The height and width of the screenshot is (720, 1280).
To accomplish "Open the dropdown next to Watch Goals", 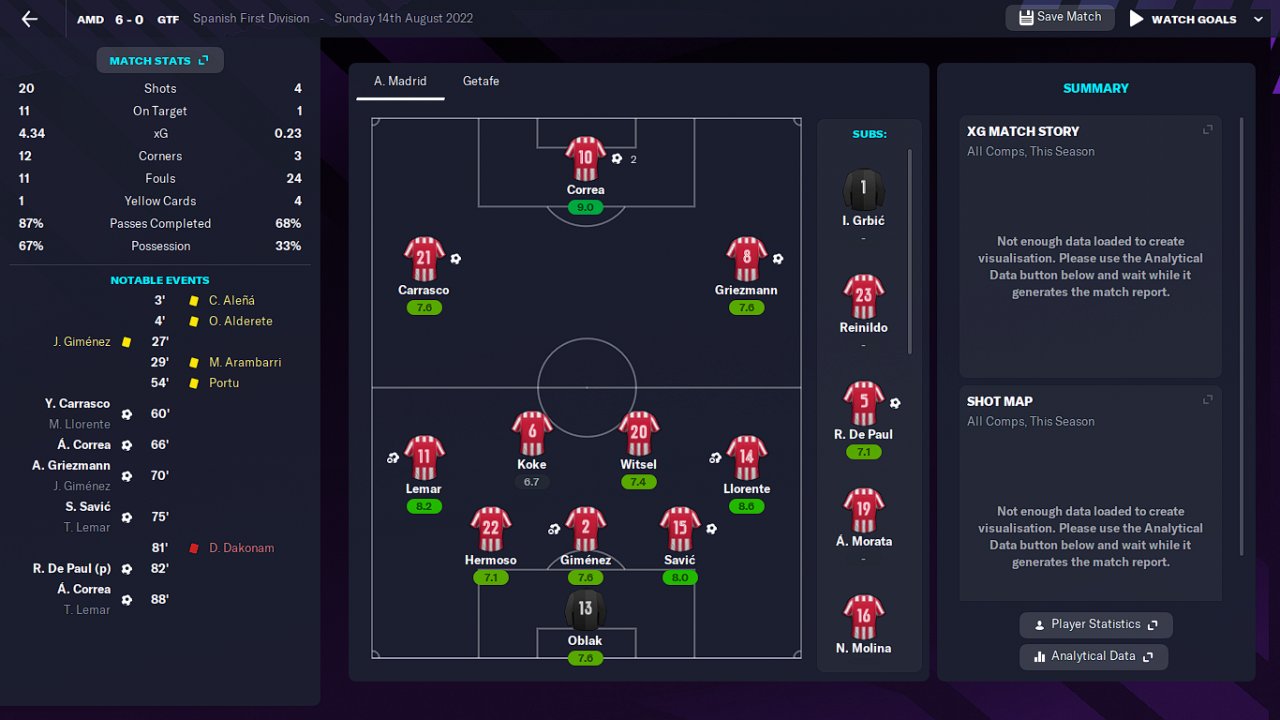I will click(1258, 19).
